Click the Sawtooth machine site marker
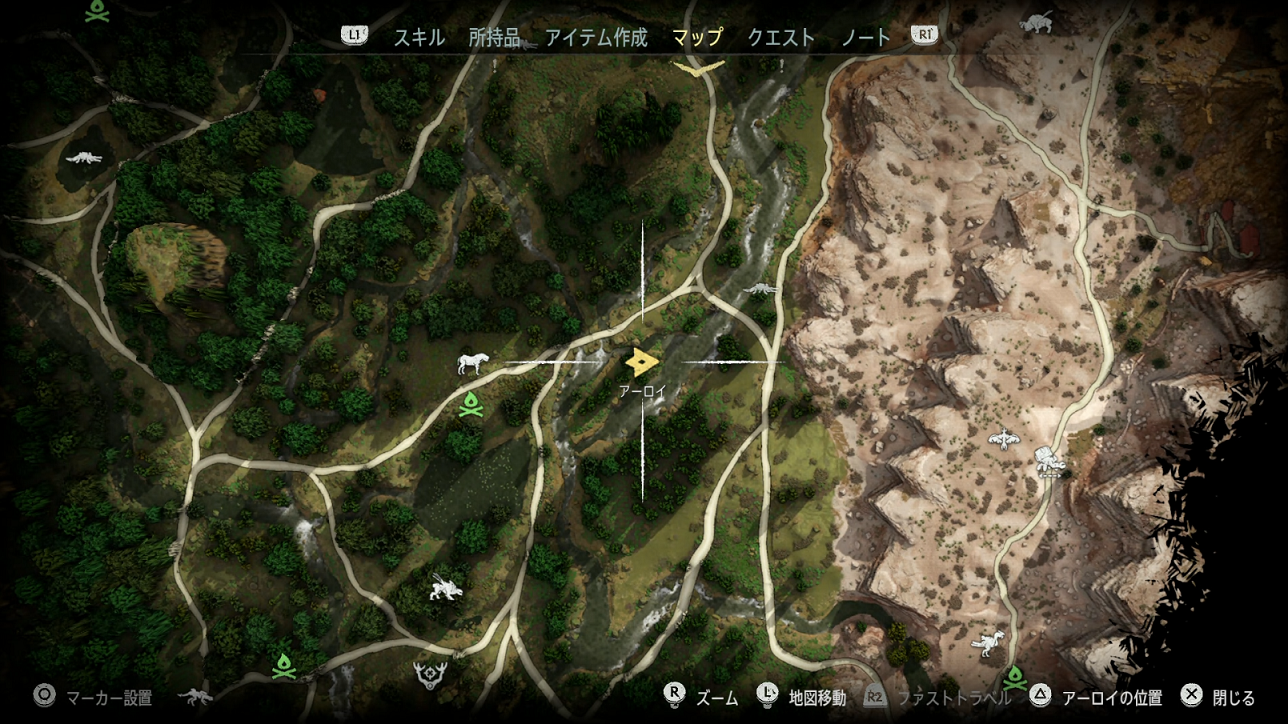This screenshot has height=724, width=1288. pos(442,589)
